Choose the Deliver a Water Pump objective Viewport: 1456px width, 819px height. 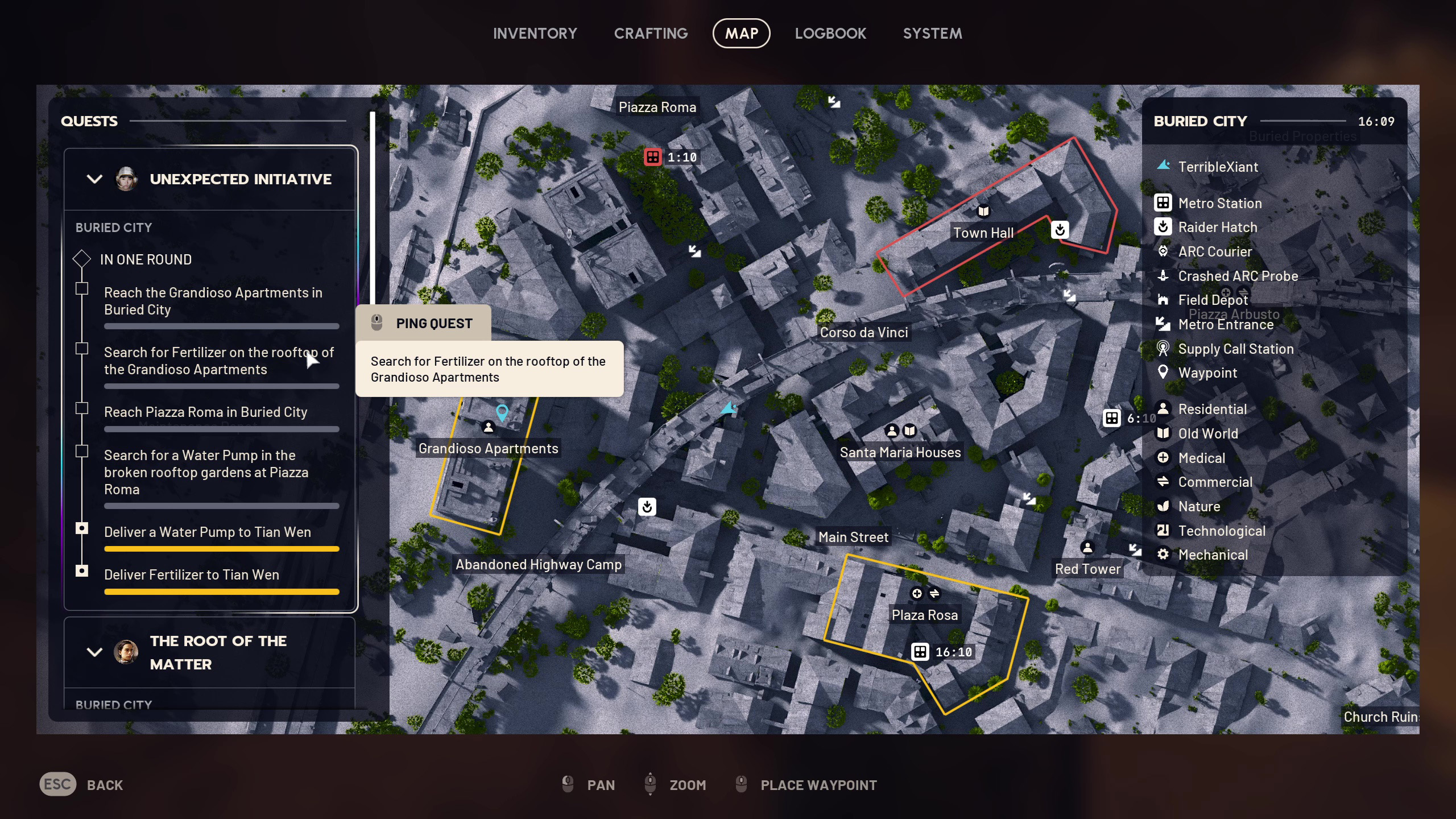click(x=207, y=532)
